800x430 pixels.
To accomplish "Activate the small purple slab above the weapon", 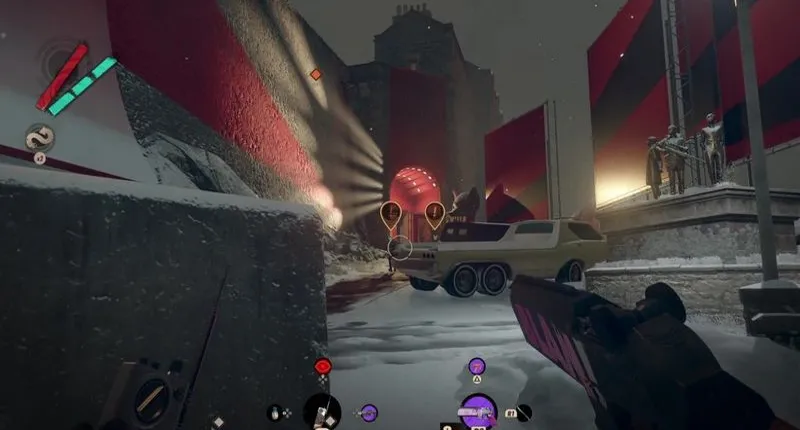I will [477, 366].
